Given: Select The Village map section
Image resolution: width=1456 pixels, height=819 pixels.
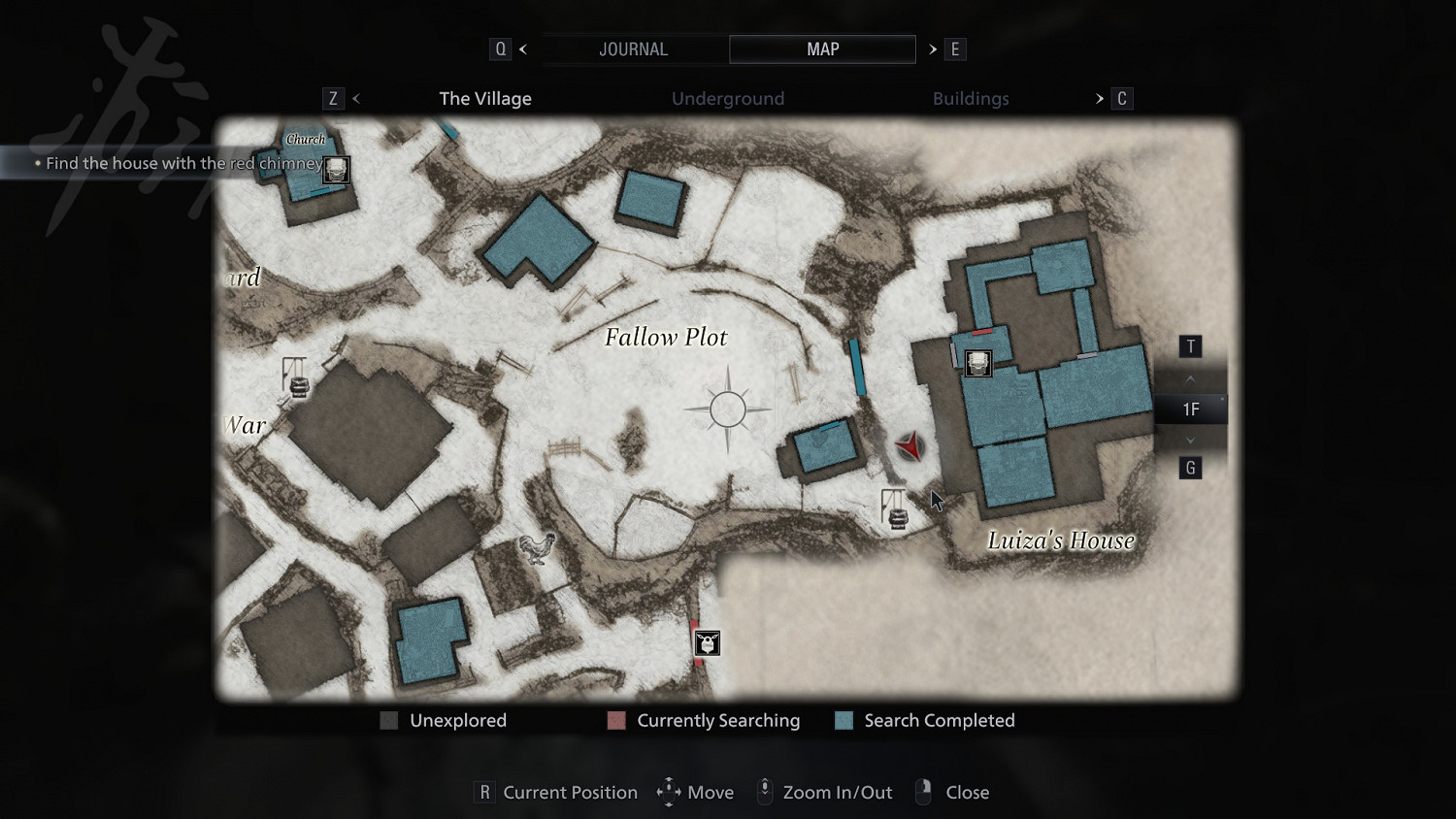Looking at the screenshot, I should pyautogui.click(x=485, y=99).
